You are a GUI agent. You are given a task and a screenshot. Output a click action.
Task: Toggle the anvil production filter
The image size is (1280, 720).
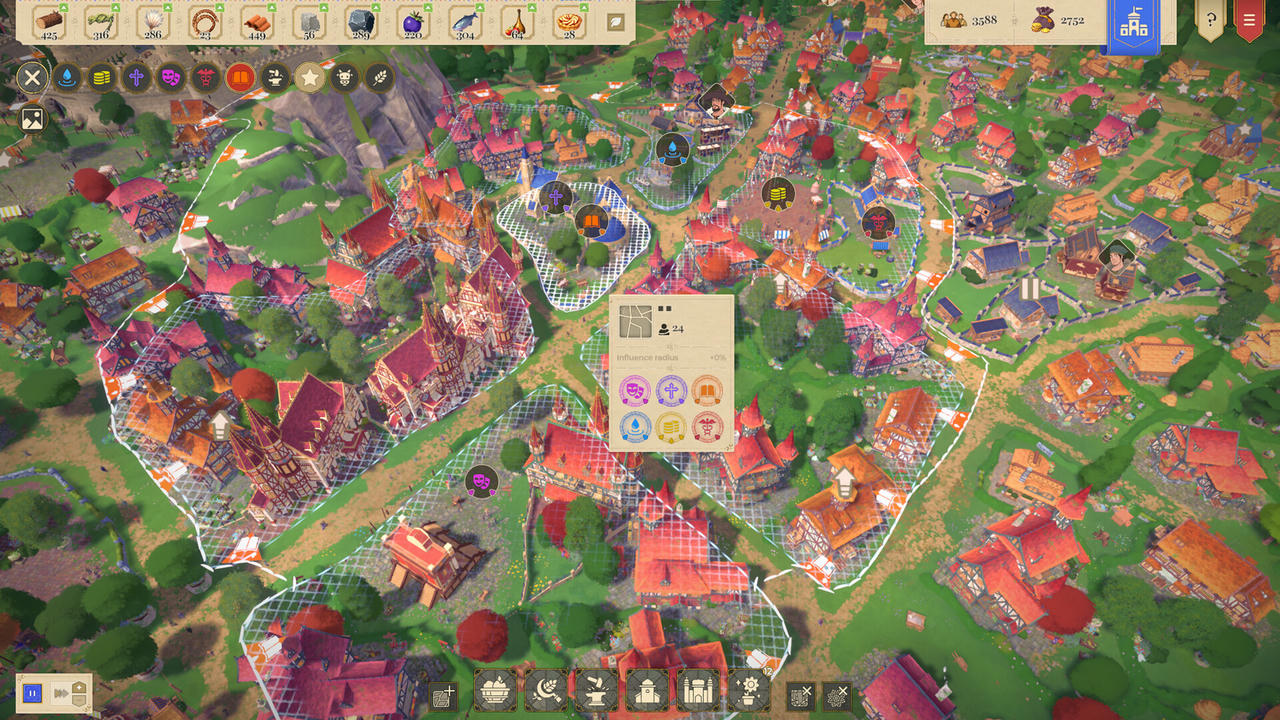click(275, 77)
